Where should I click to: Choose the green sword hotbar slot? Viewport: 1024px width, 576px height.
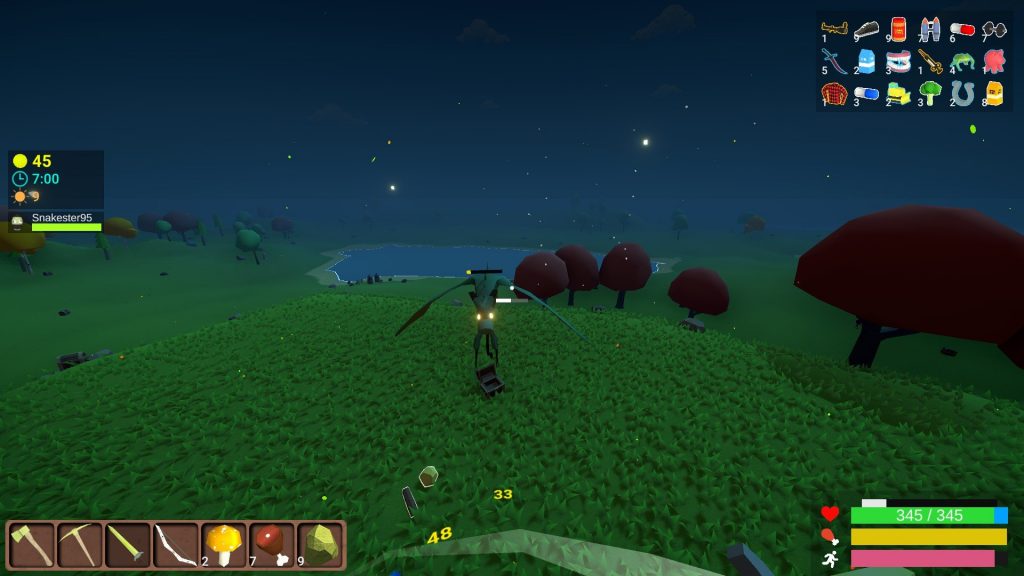(x=127, y=545)
